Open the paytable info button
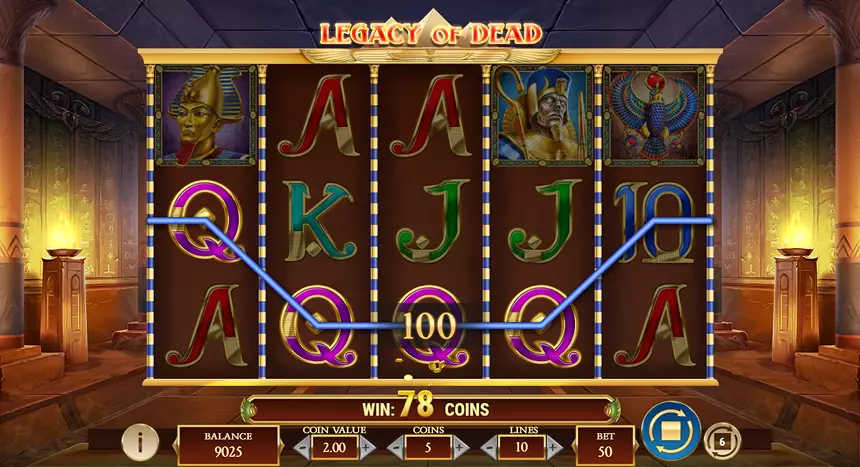The image size is (860, 467). (141, 440)
